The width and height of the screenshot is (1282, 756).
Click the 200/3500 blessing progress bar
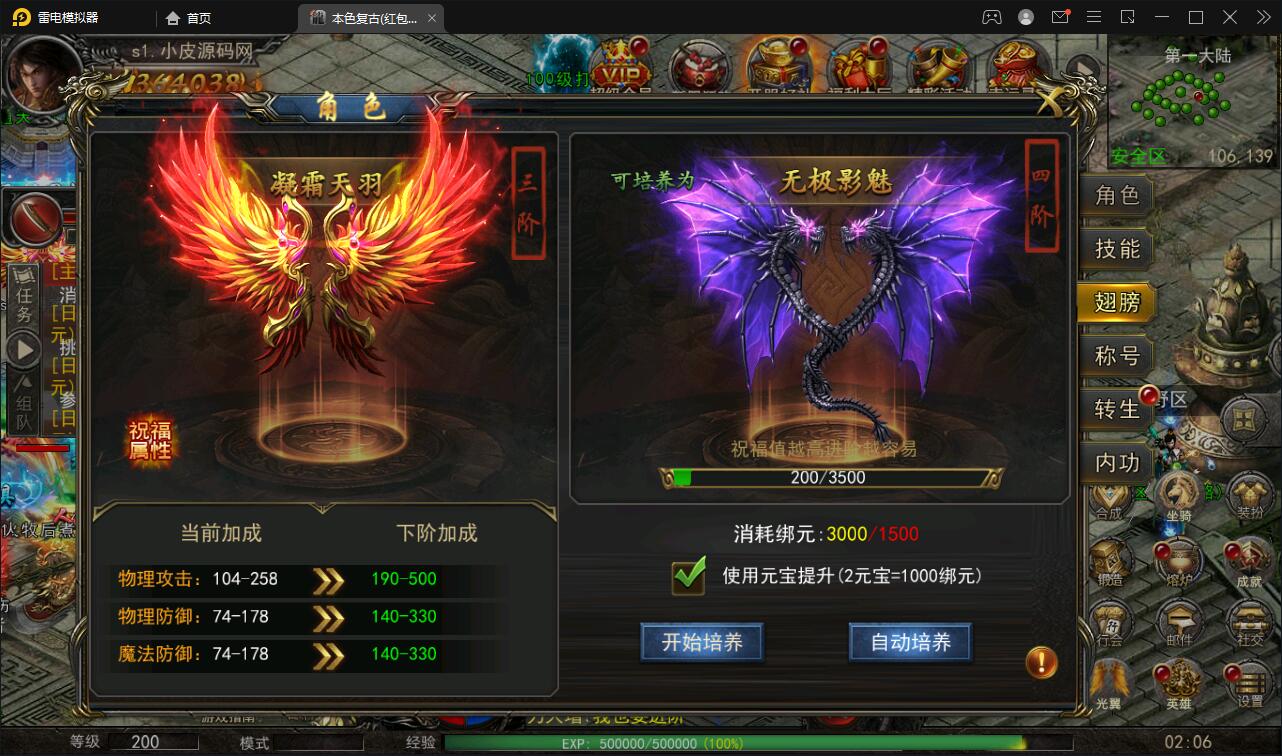tap(830, 477)
